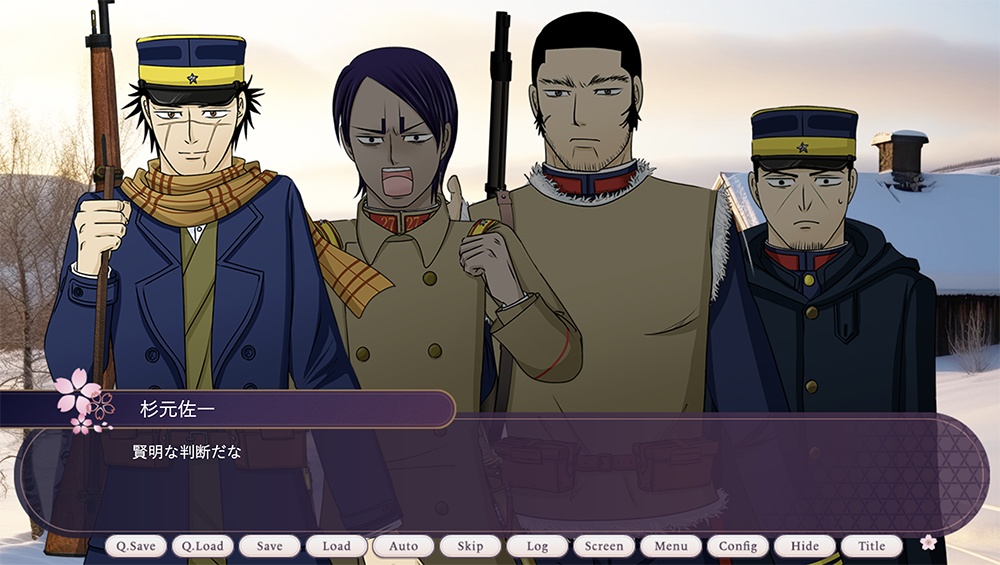The image size is (1000, 565).
Task: Activate the Skip button
Action: click(x=471, y=546)
